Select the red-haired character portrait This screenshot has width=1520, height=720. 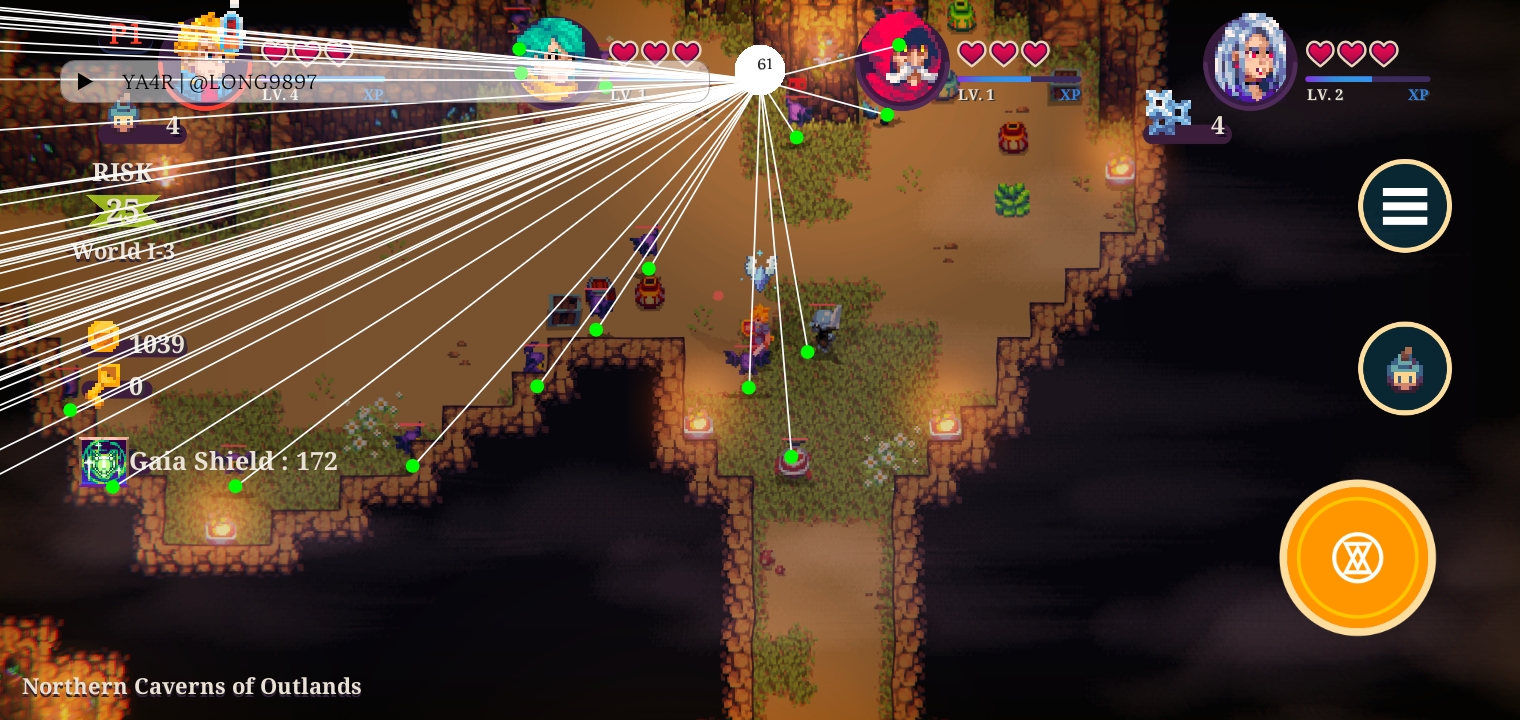pyautogui.click(x=903, y=62)
